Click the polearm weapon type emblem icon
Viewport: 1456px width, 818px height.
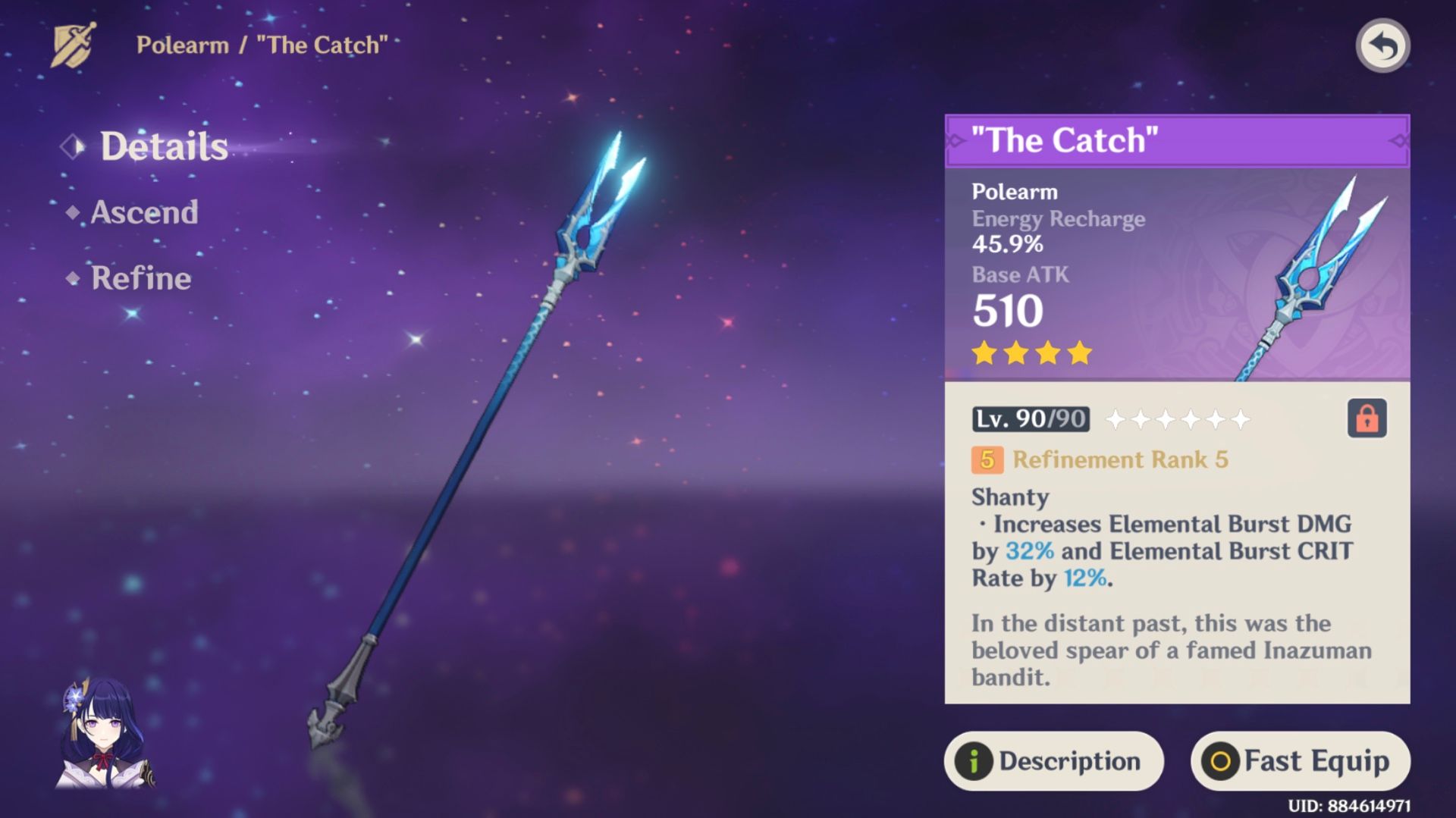click(72, 45)
